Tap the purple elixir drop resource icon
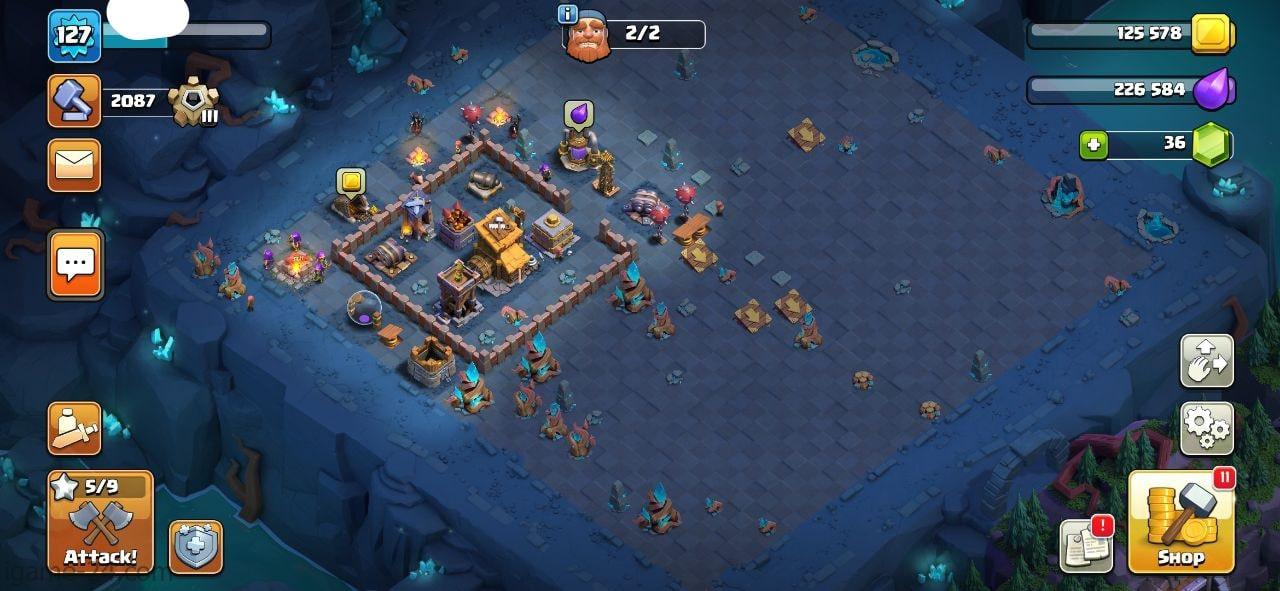Viewport: 1280px width, 591px height. [1215, 89]
